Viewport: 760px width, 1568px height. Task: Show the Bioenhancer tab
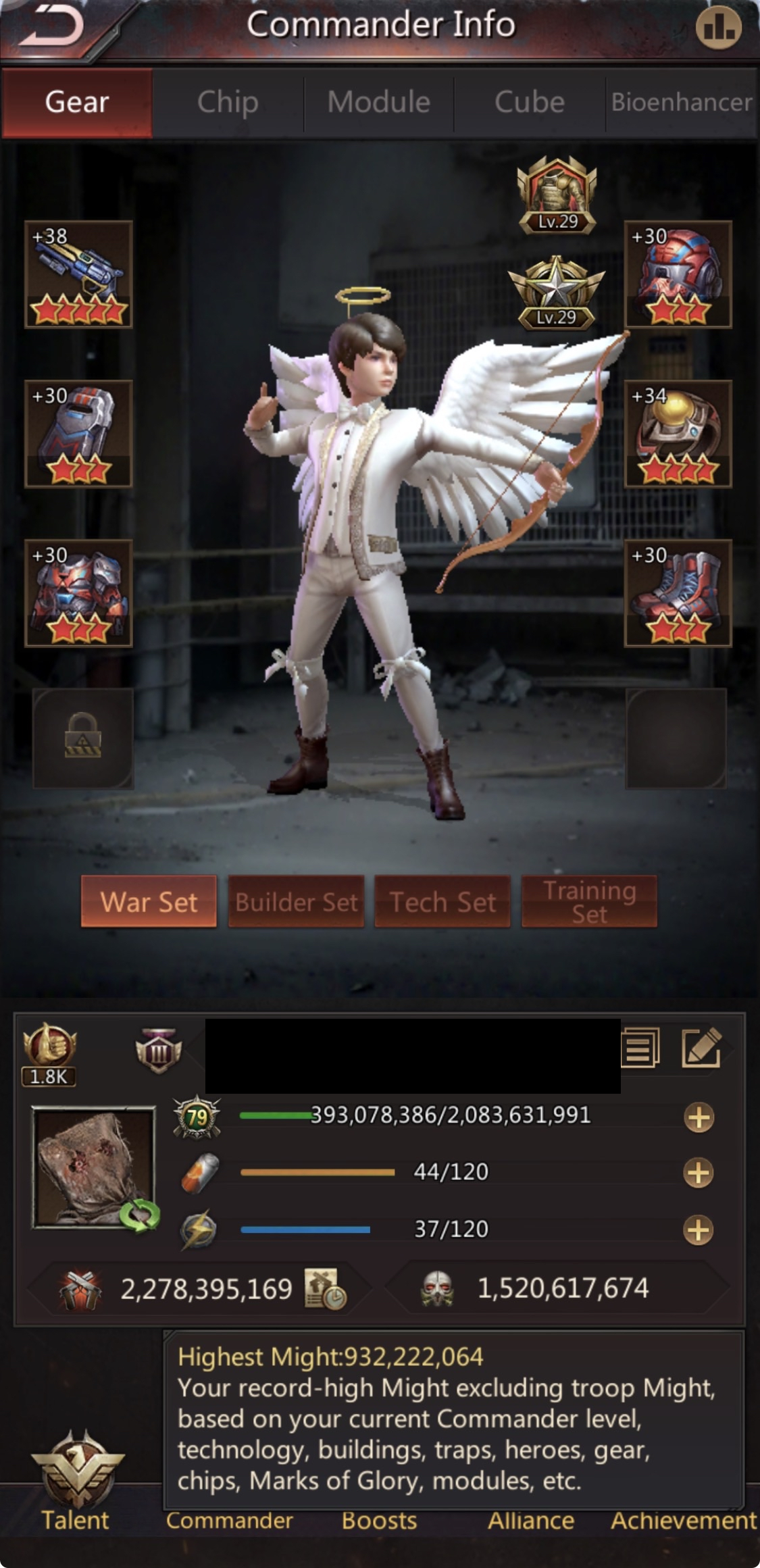681,103
